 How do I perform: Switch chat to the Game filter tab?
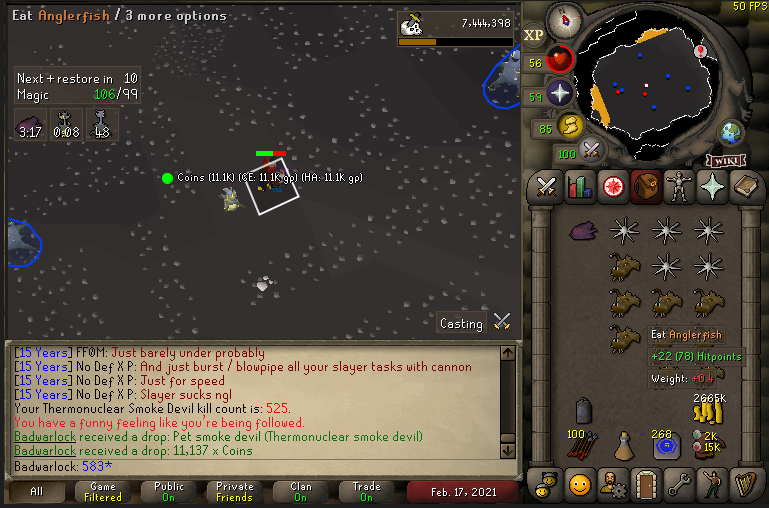(x=103, y=491)
